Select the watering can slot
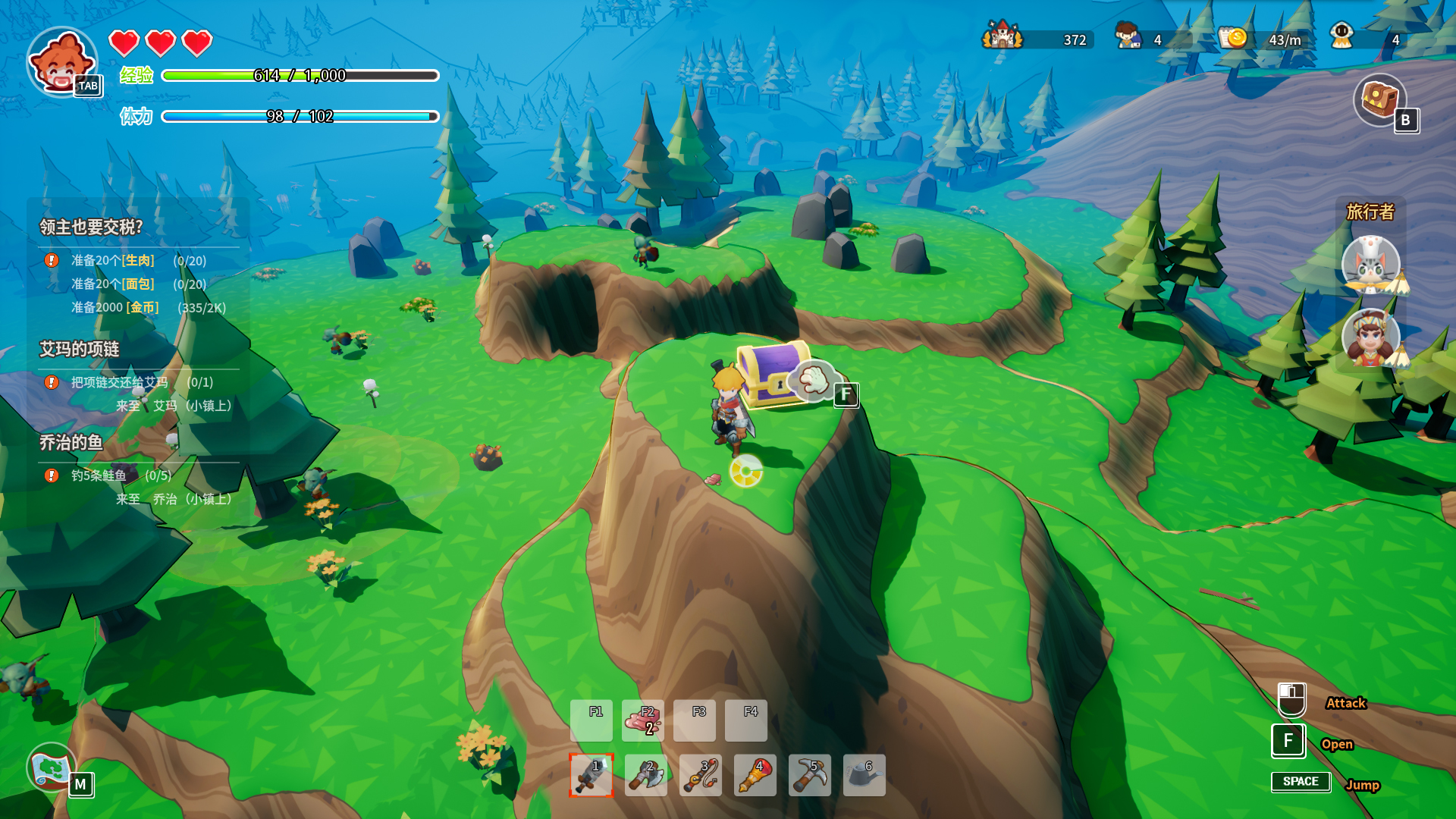Image resolution: width=1456 pixels, height=819 pixels. tap(864, 775)
